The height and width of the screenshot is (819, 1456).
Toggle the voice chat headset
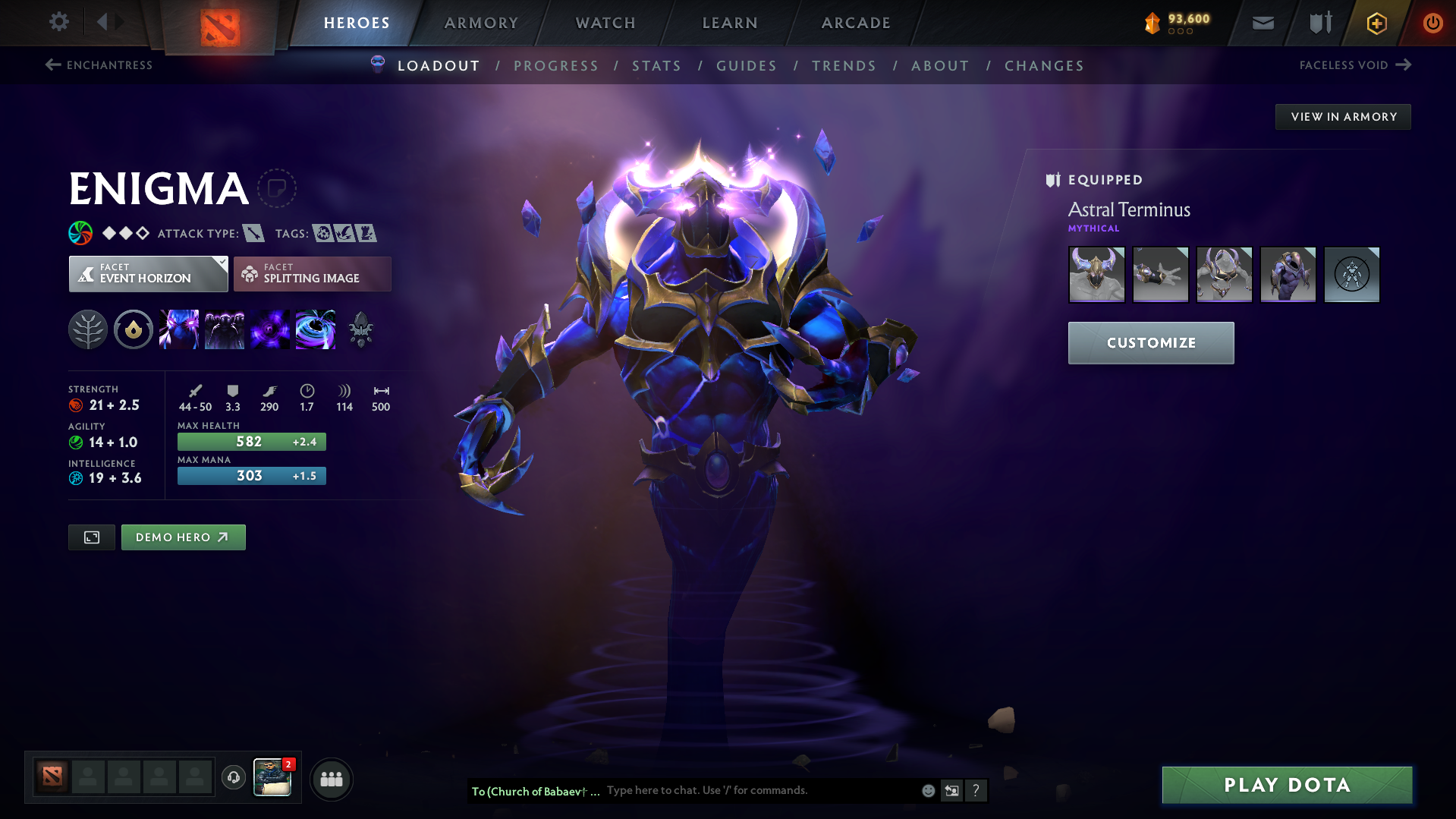pos(233,778)
